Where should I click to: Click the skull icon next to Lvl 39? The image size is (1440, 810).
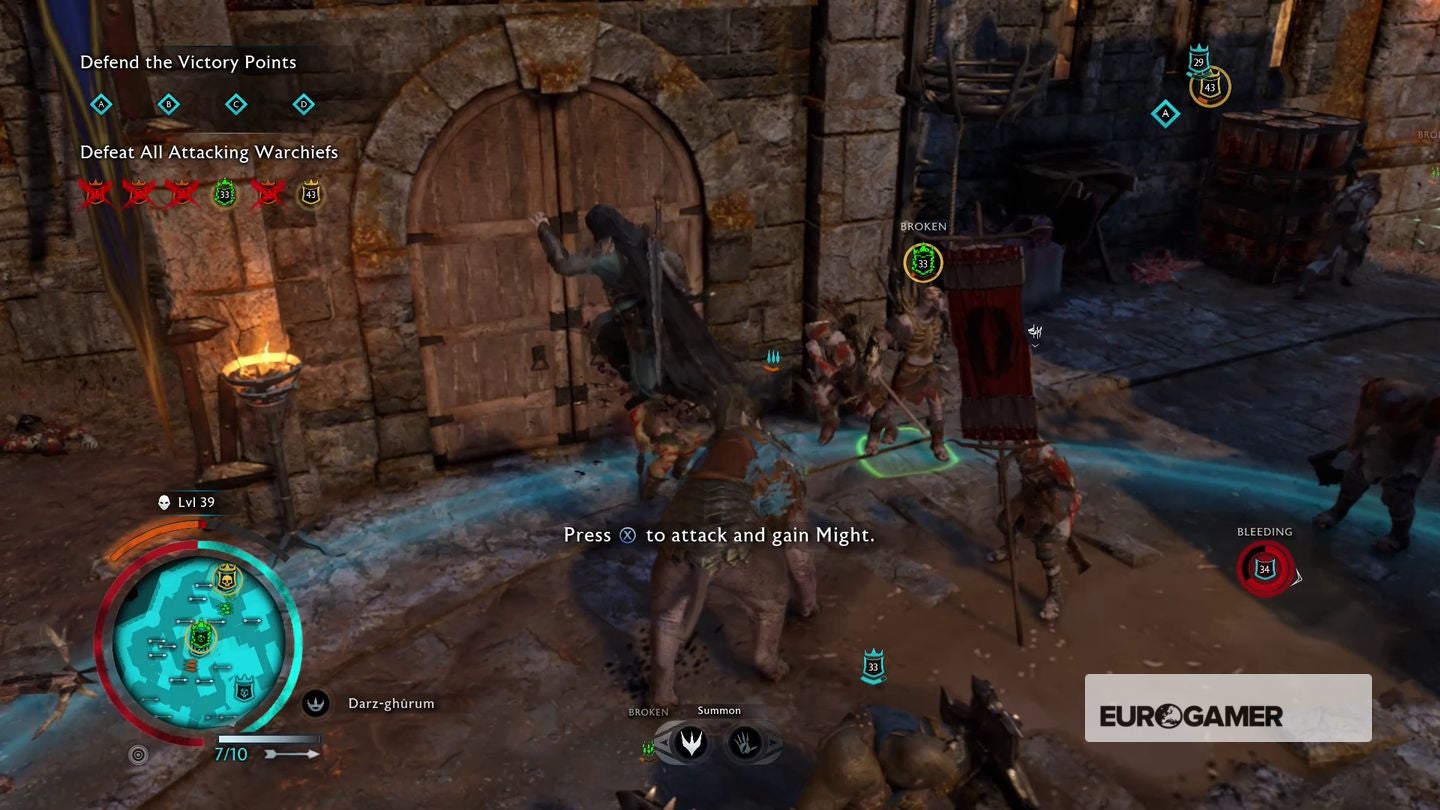click(163, 502)
